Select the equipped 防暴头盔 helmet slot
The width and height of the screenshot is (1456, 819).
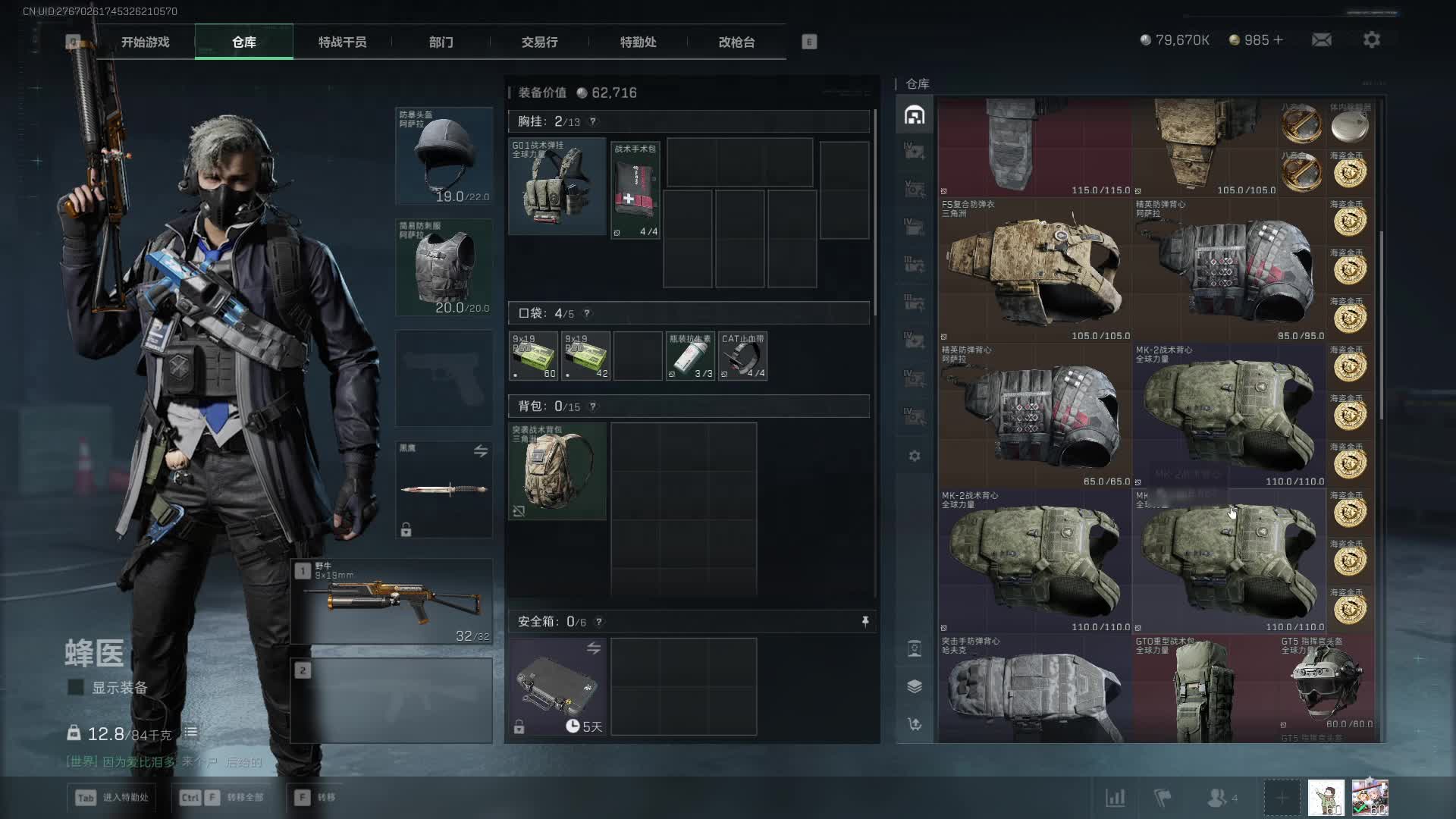444,156
